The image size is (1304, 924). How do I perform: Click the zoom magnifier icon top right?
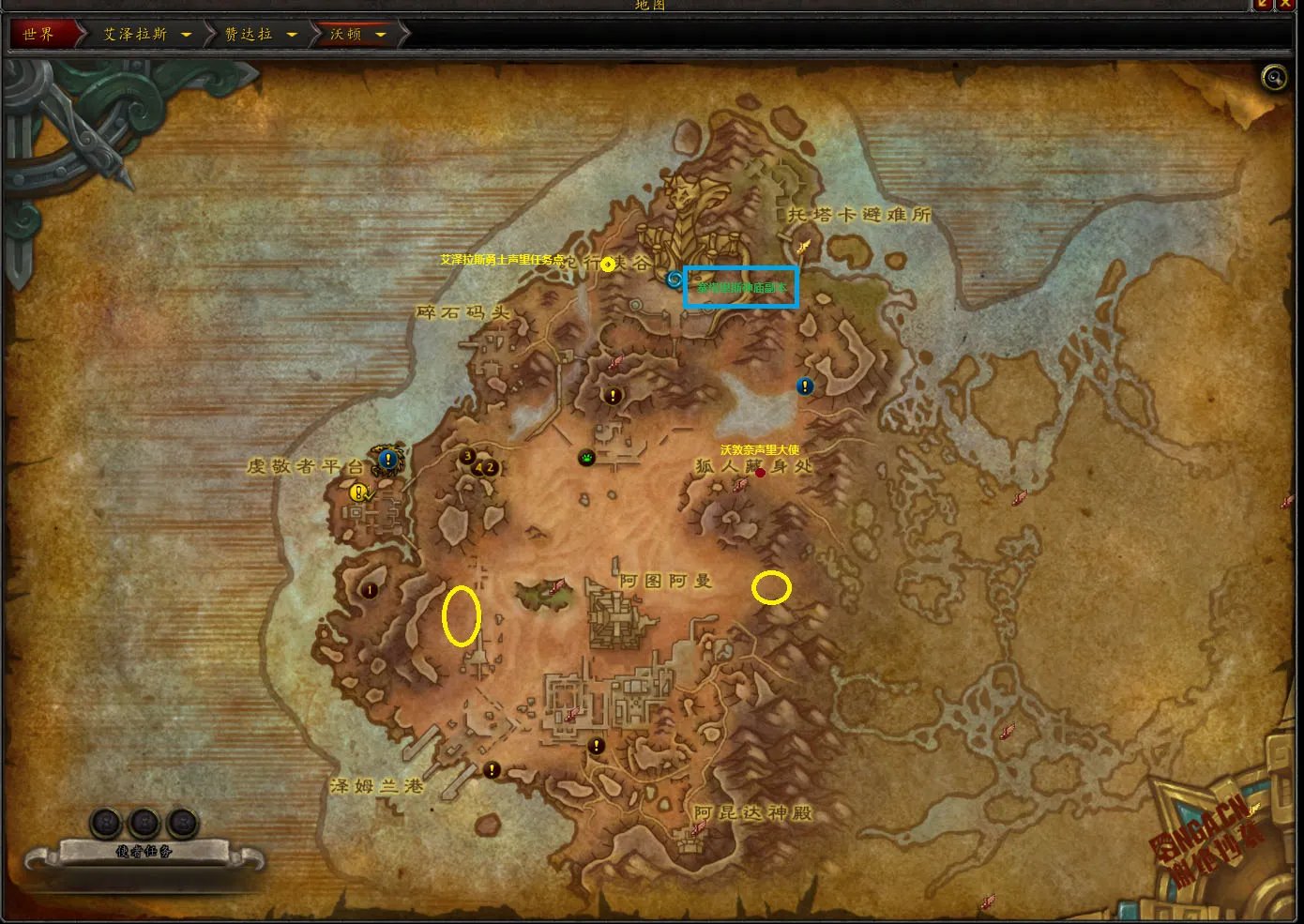pos(1274,78)
